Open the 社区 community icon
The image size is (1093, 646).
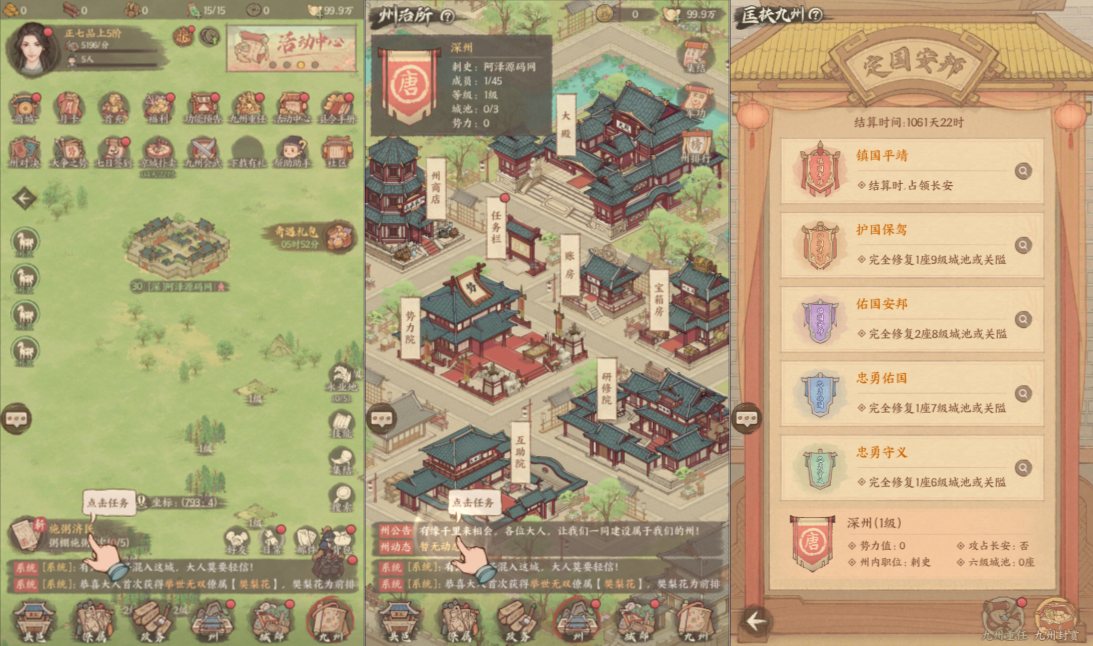click(x=336, y=152)
